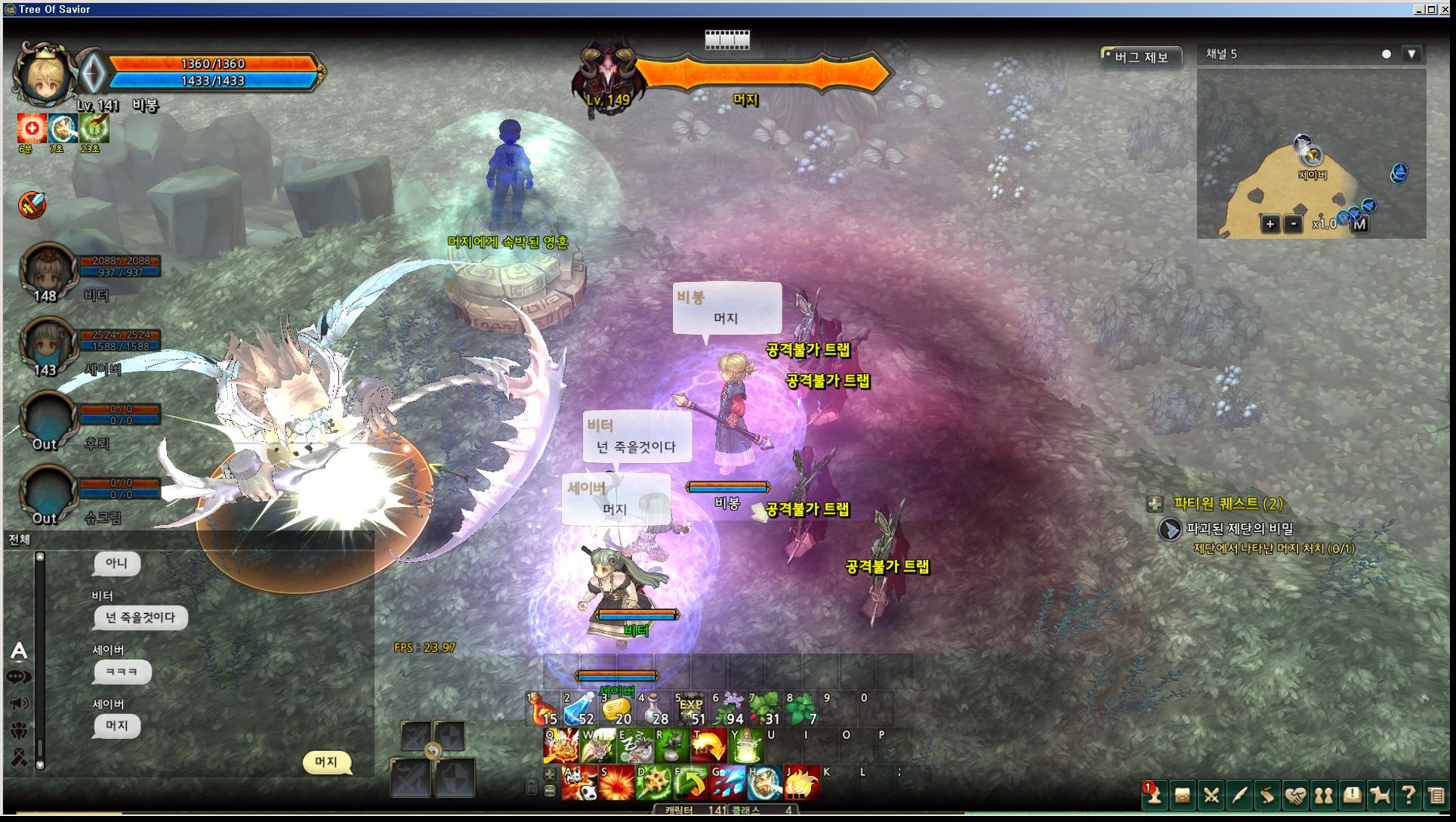Open the question mark help menu
1456x822 pixels.
coord(1408,795)
